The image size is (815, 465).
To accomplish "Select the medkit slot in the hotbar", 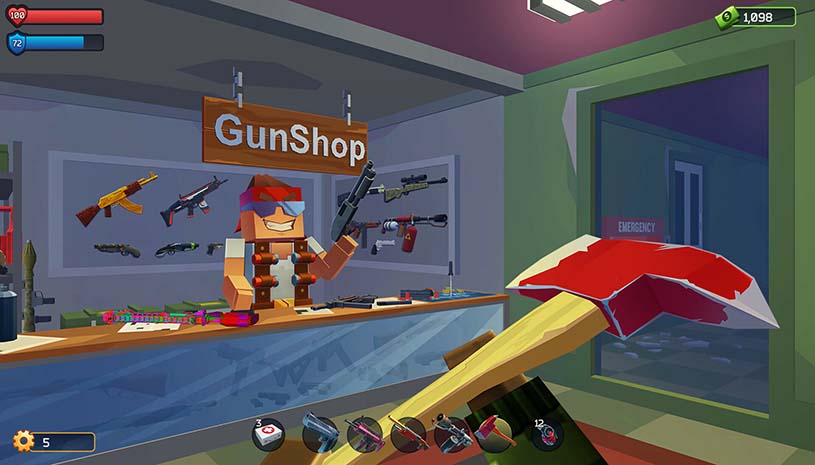I will 268,435.
